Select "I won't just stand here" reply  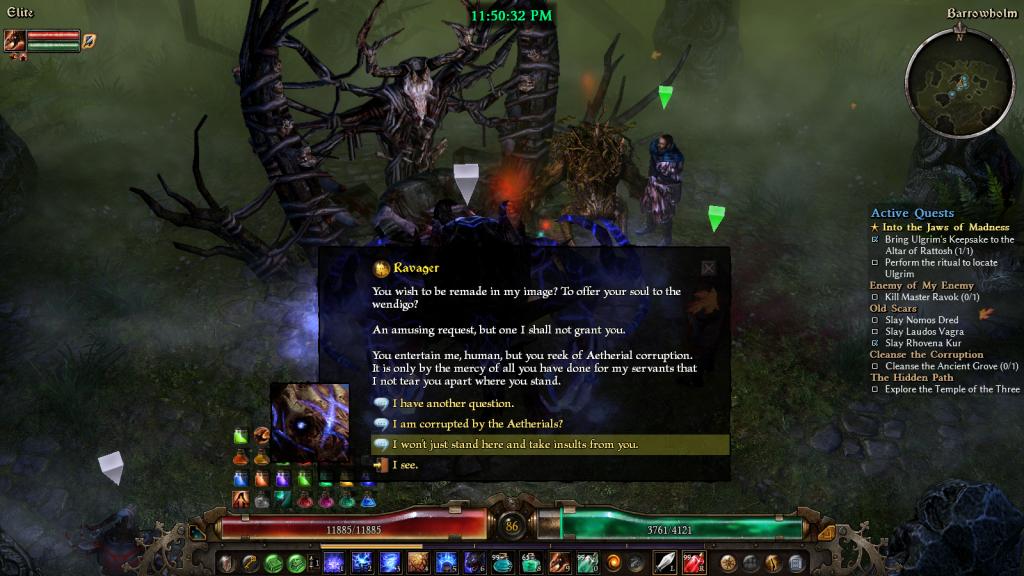pyautogui.click(x=514, y=444)
